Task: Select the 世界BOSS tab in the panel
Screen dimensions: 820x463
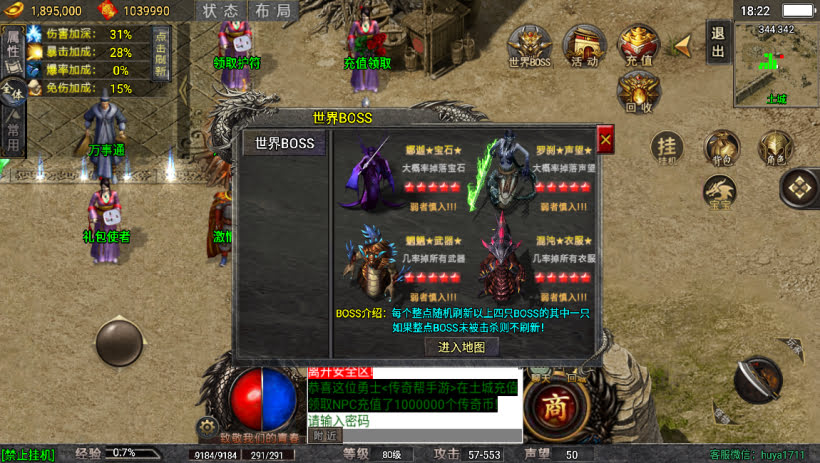Action: [285, 144]
